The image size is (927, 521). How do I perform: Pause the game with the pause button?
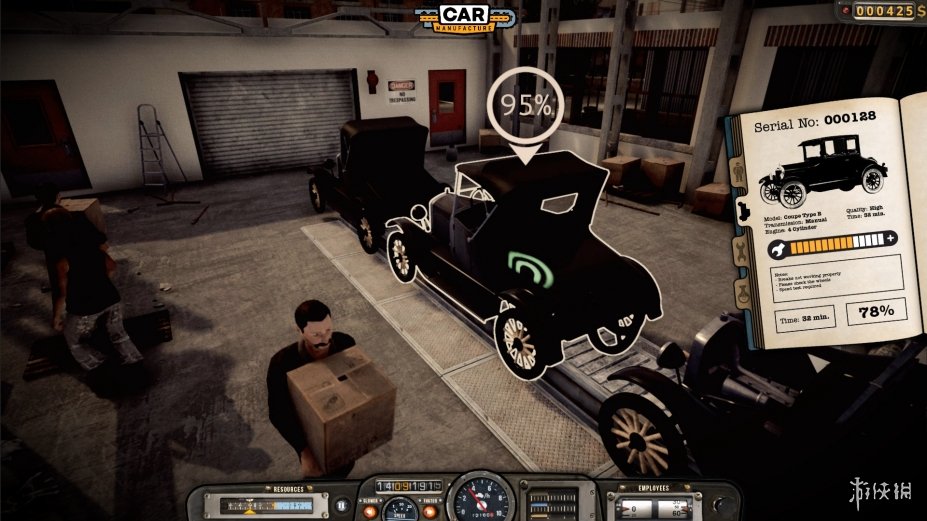pos(341,506)
